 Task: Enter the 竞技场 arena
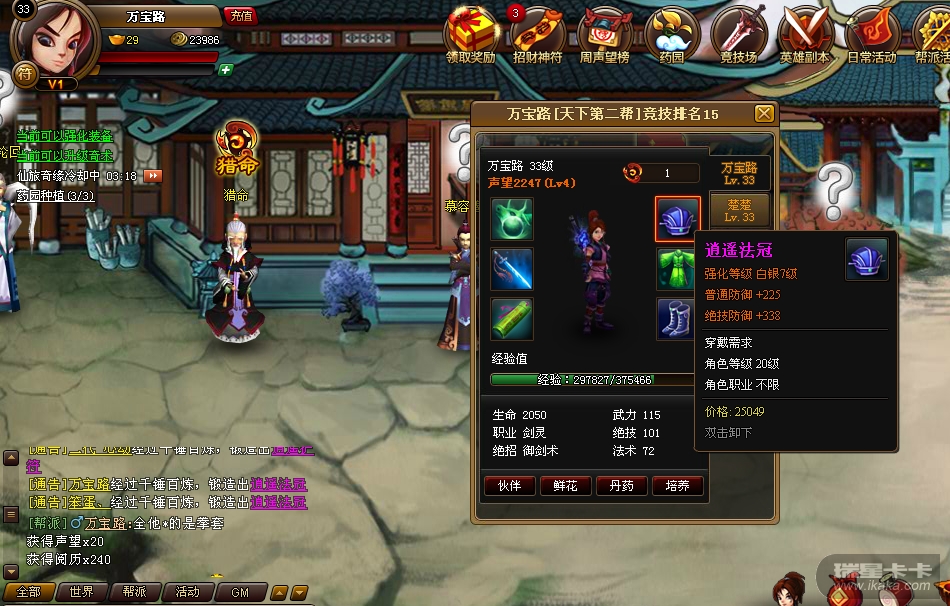(739, 33)
